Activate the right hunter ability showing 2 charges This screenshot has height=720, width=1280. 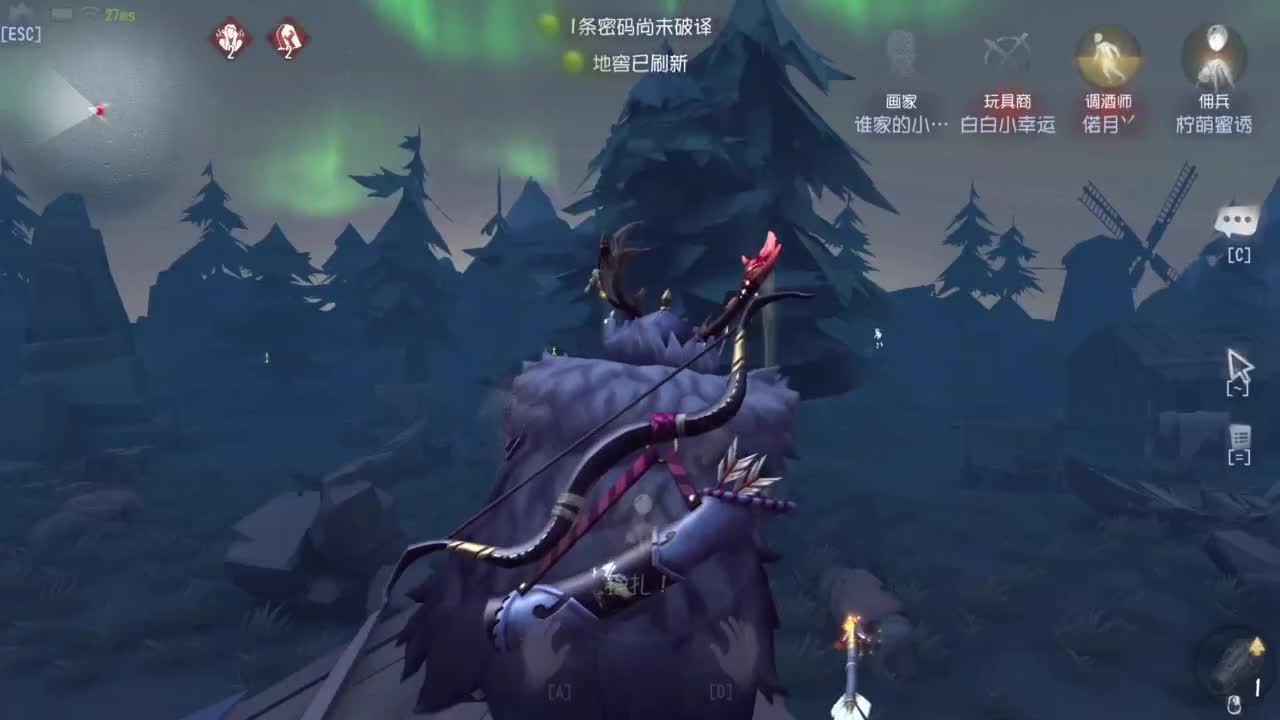pos(288,40)
